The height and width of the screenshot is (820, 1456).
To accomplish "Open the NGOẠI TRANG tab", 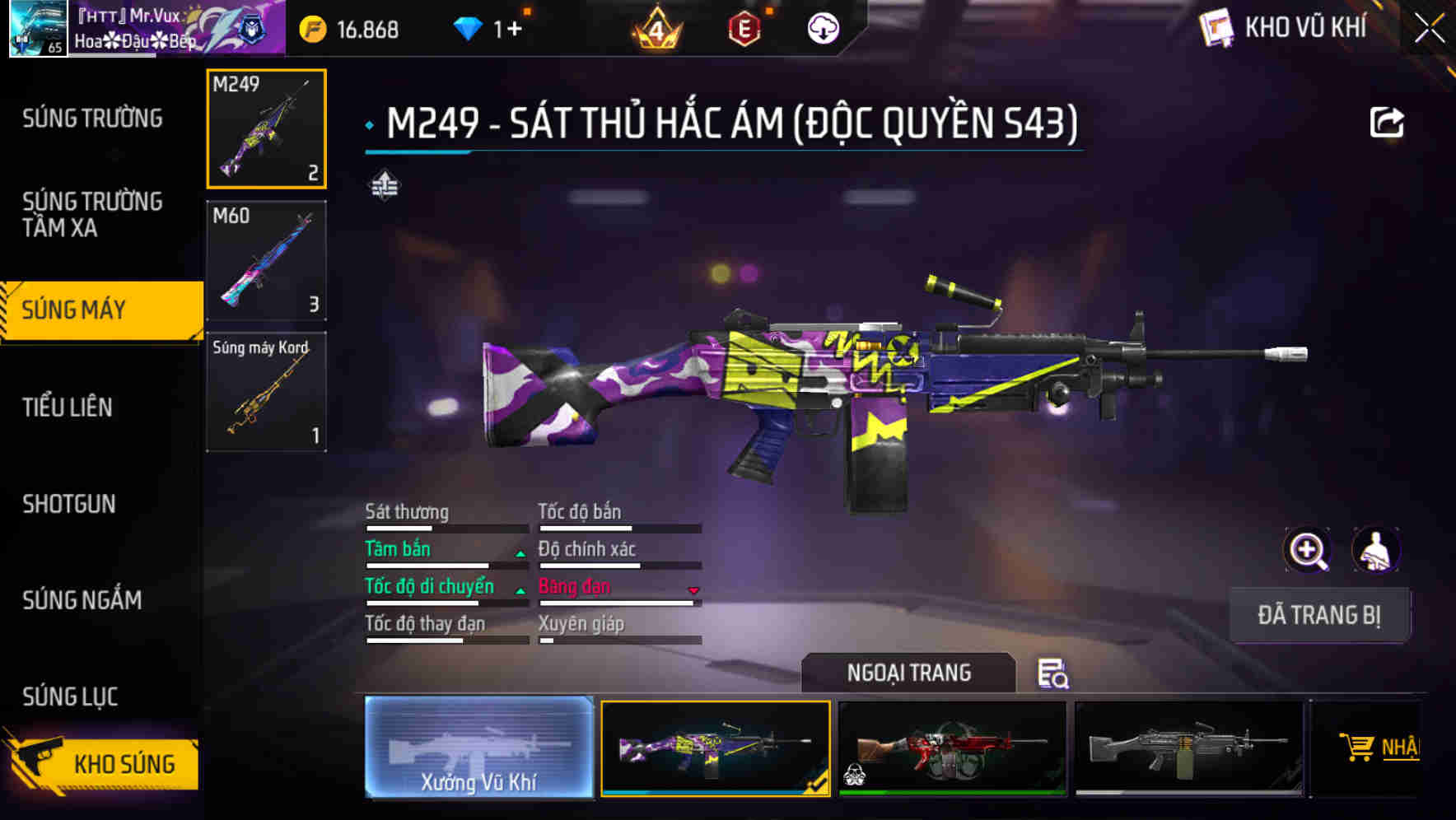I will click(908, 672).
